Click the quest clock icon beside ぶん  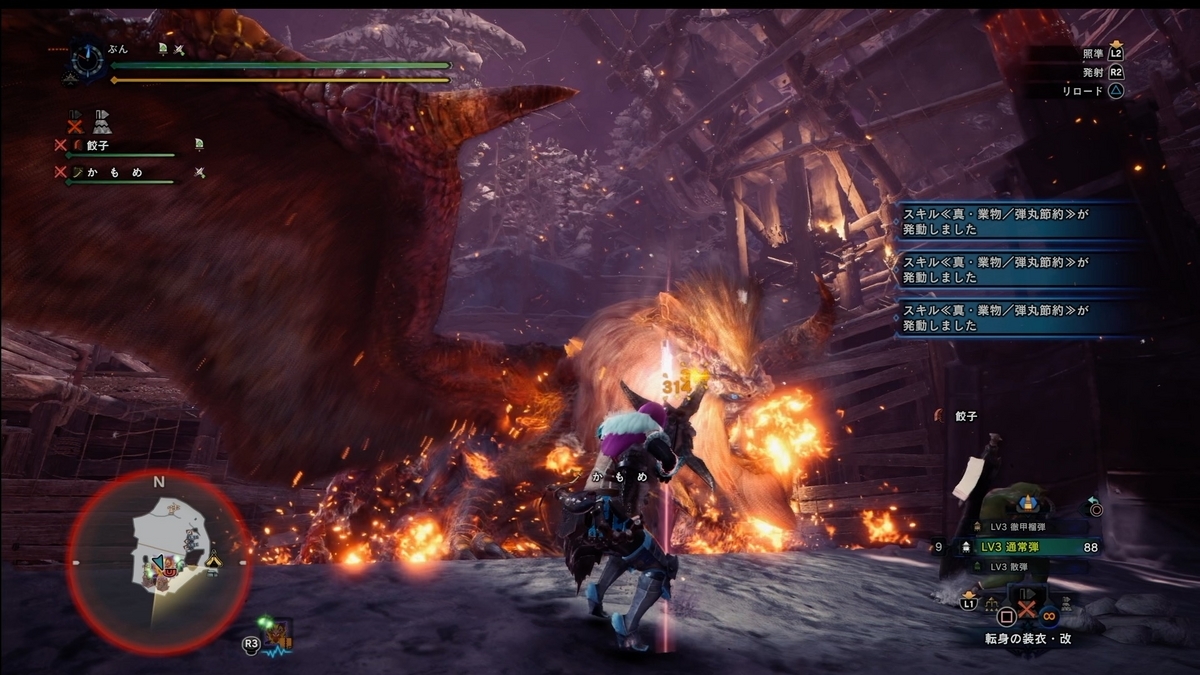click(85, 62)
